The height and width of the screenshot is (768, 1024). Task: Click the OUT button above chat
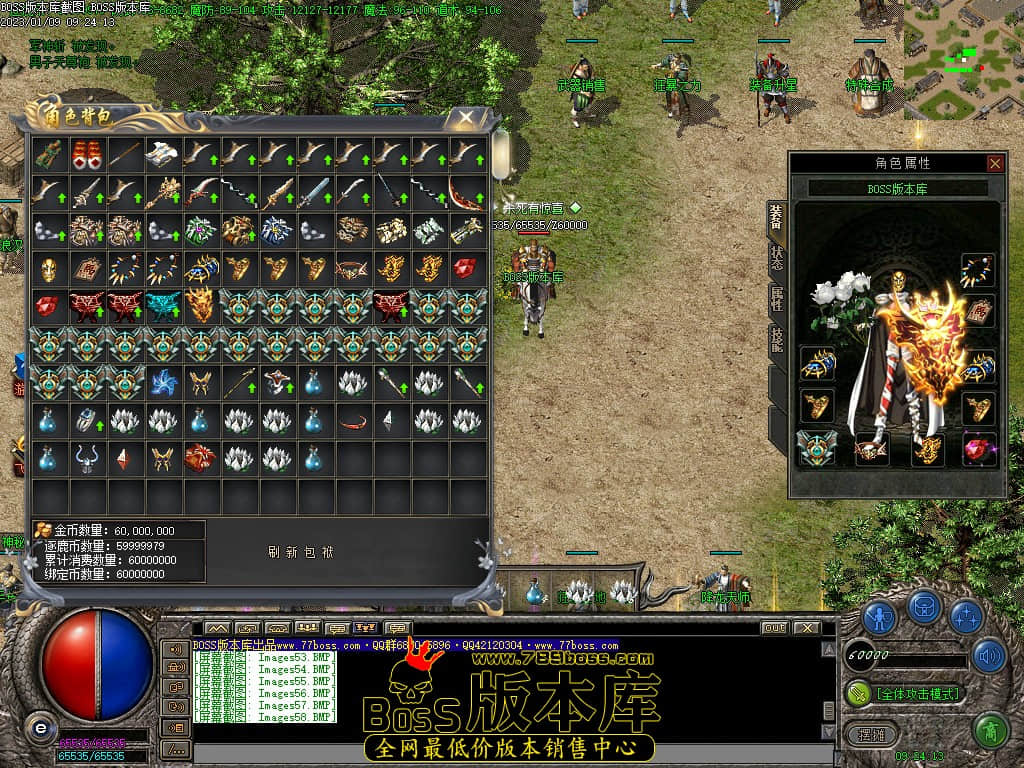pos(773,628)
